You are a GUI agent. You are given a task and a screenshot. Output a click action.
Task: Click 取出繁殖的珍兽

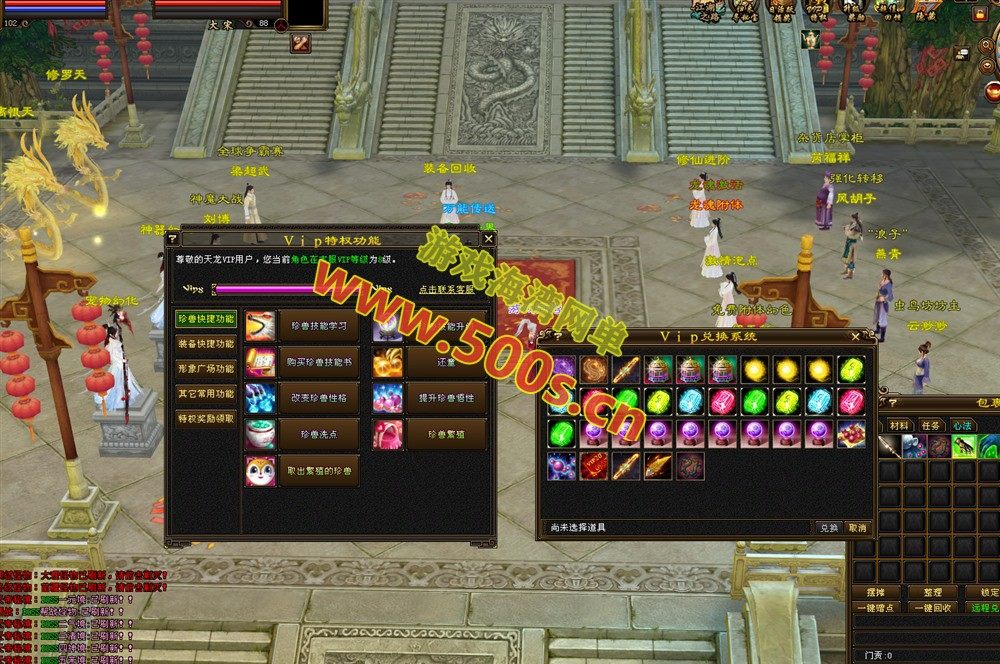point(318,470)
